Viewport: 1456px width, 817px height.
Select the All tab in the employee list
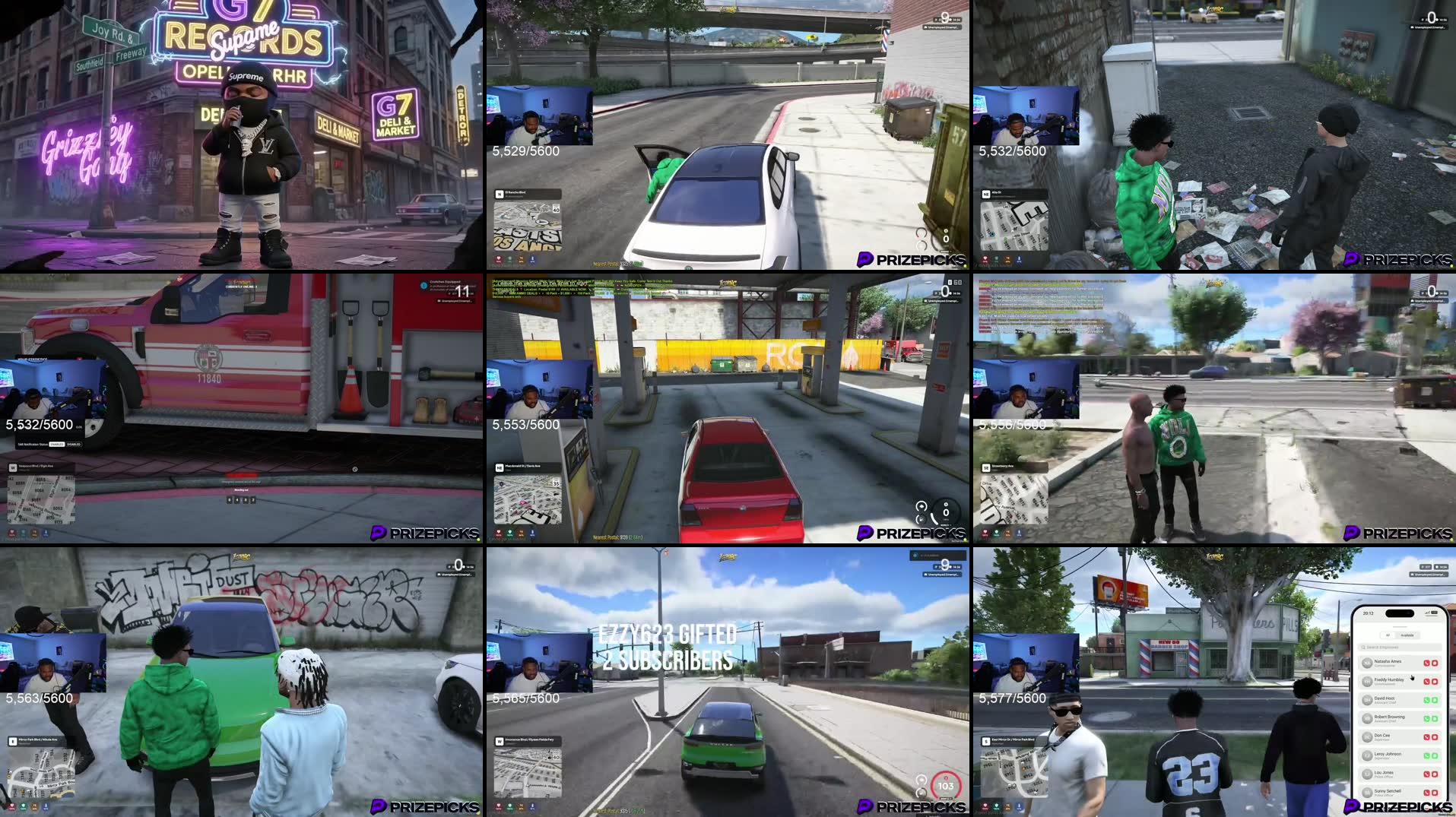tap(1388, 635)
